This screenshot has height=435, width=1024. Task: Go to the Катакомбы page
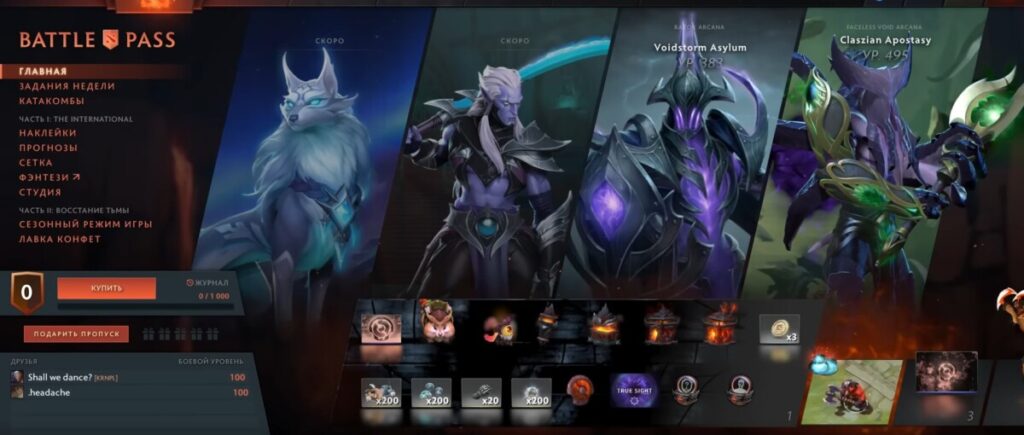coord(51,101)
